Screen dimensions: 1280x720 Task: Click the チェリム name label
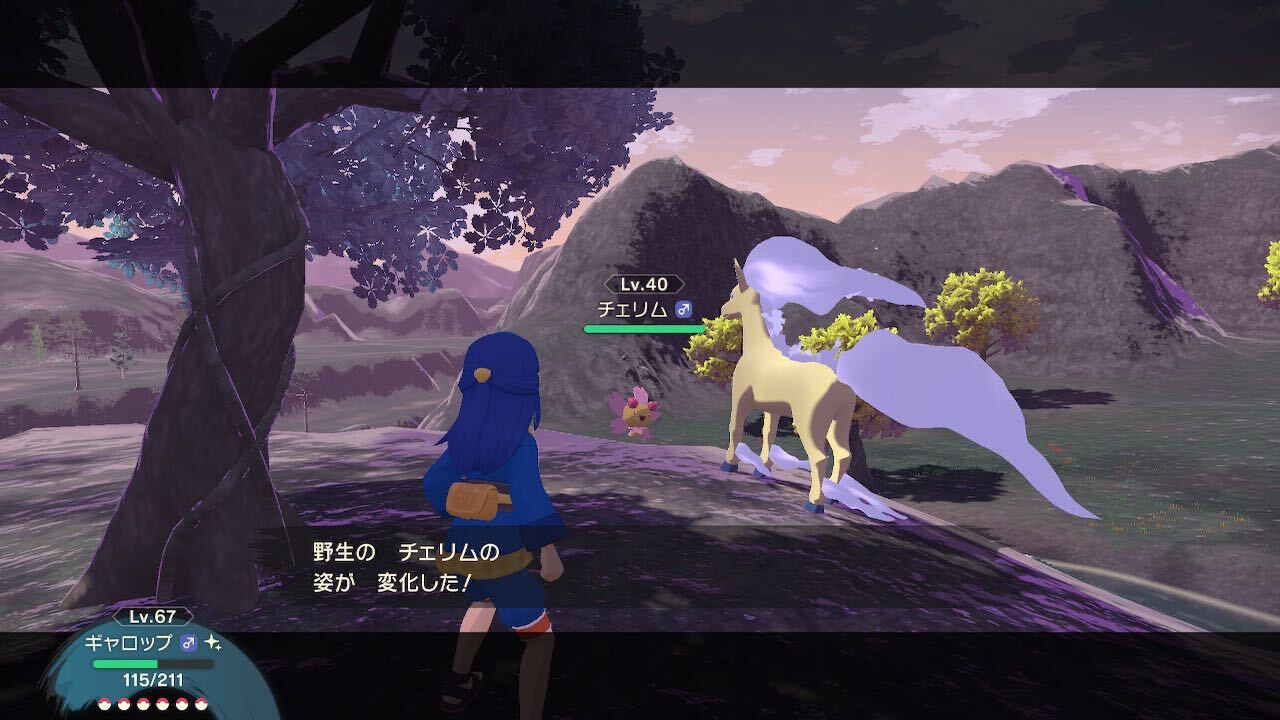point(633,308)
